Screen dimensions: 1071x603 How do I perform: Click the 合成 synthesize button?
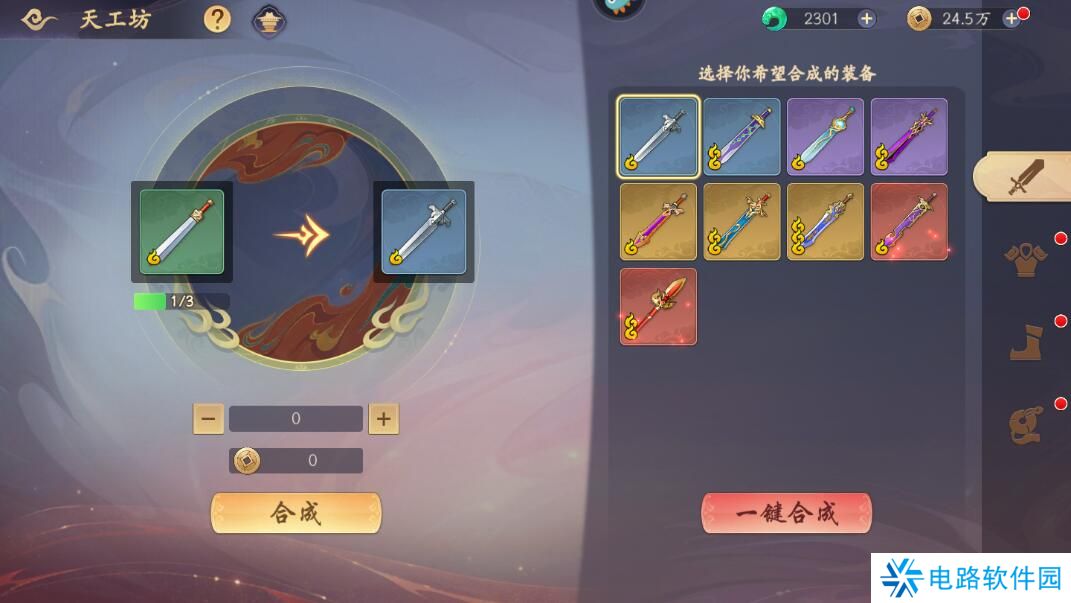[x=295, y=513]
